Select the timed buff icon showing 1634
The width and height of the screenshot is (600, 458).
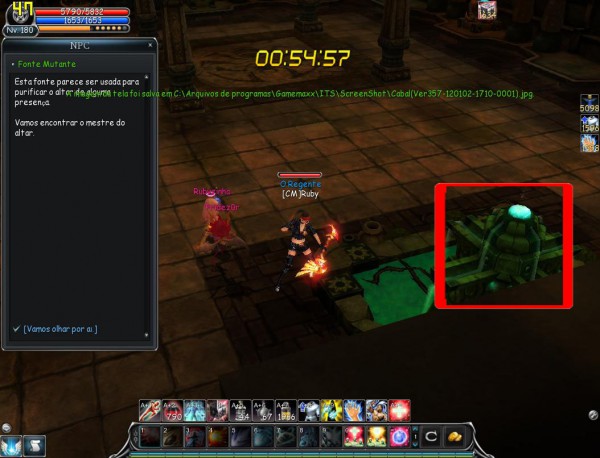[487, 11]
